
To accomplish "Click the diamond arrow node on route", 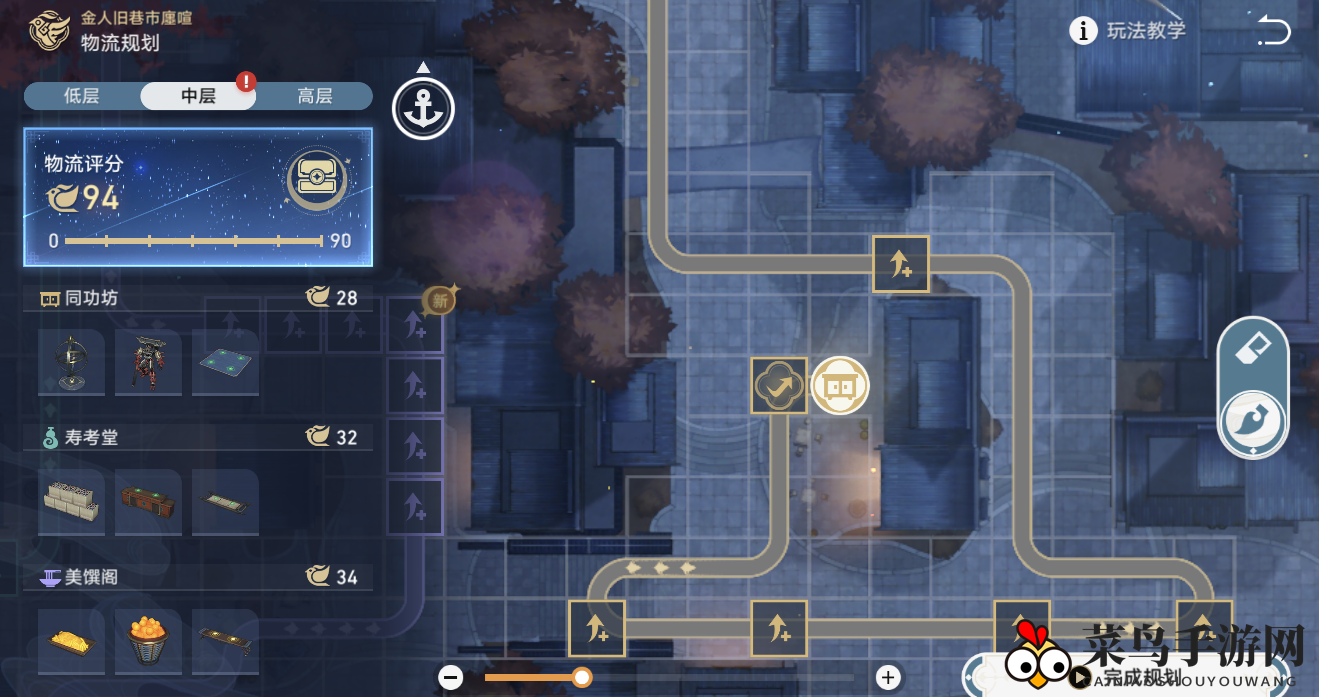I will click(x=779, y=386).
